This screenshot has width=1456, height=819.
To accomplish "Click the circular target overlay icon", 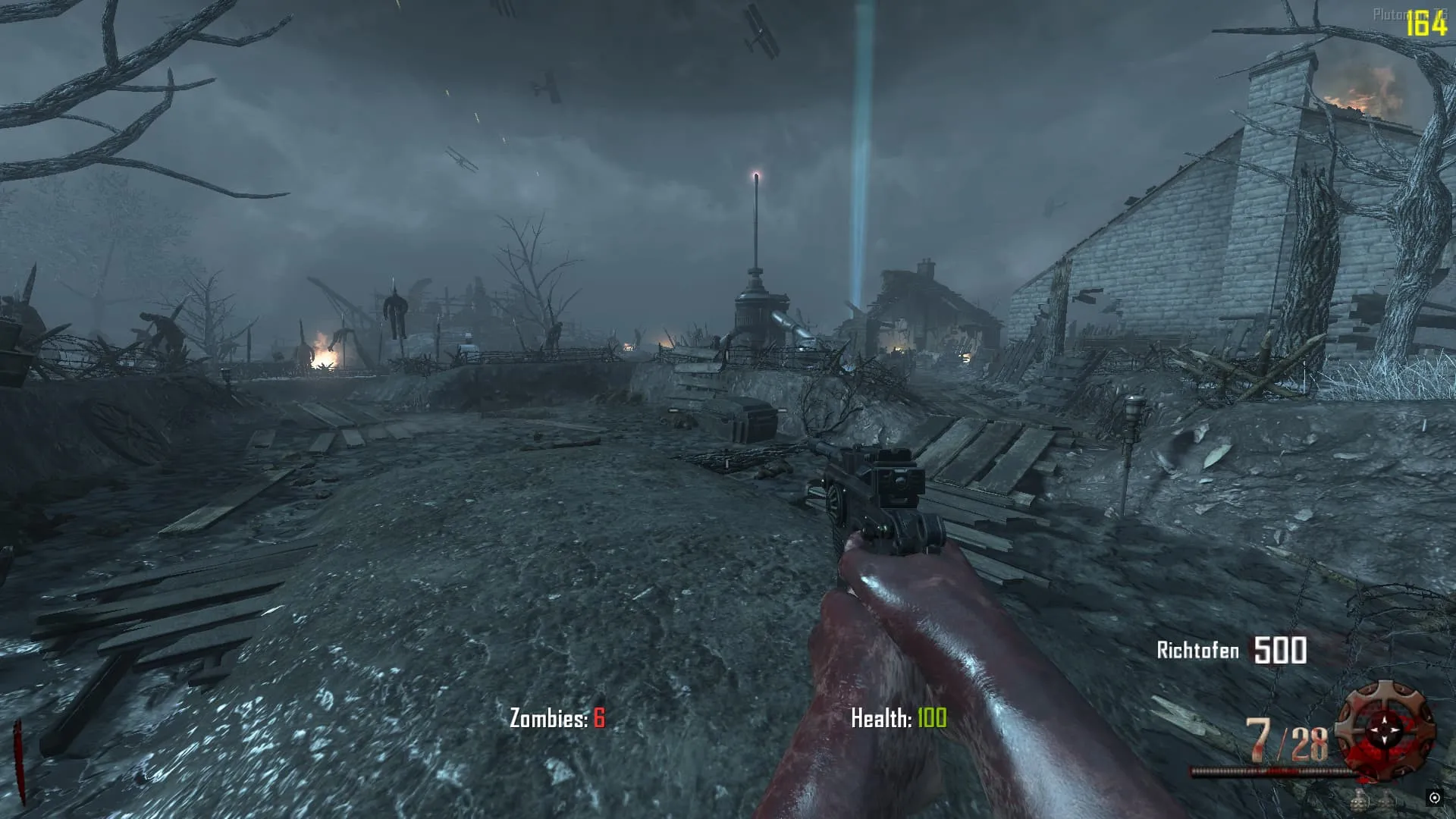I will tap(1434, 798).
